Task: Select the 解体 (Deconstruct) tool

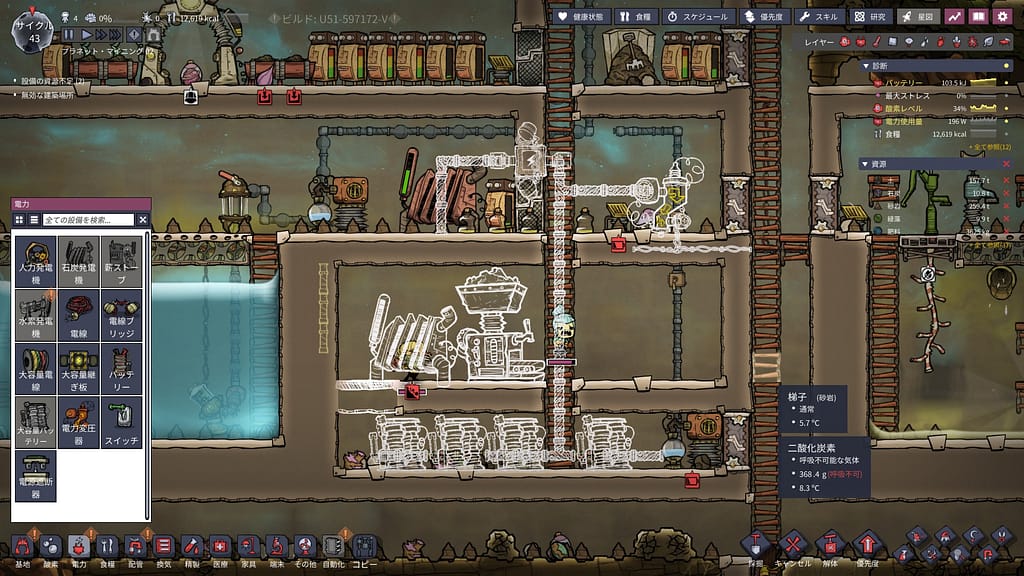Action: [x=829, y=546]
